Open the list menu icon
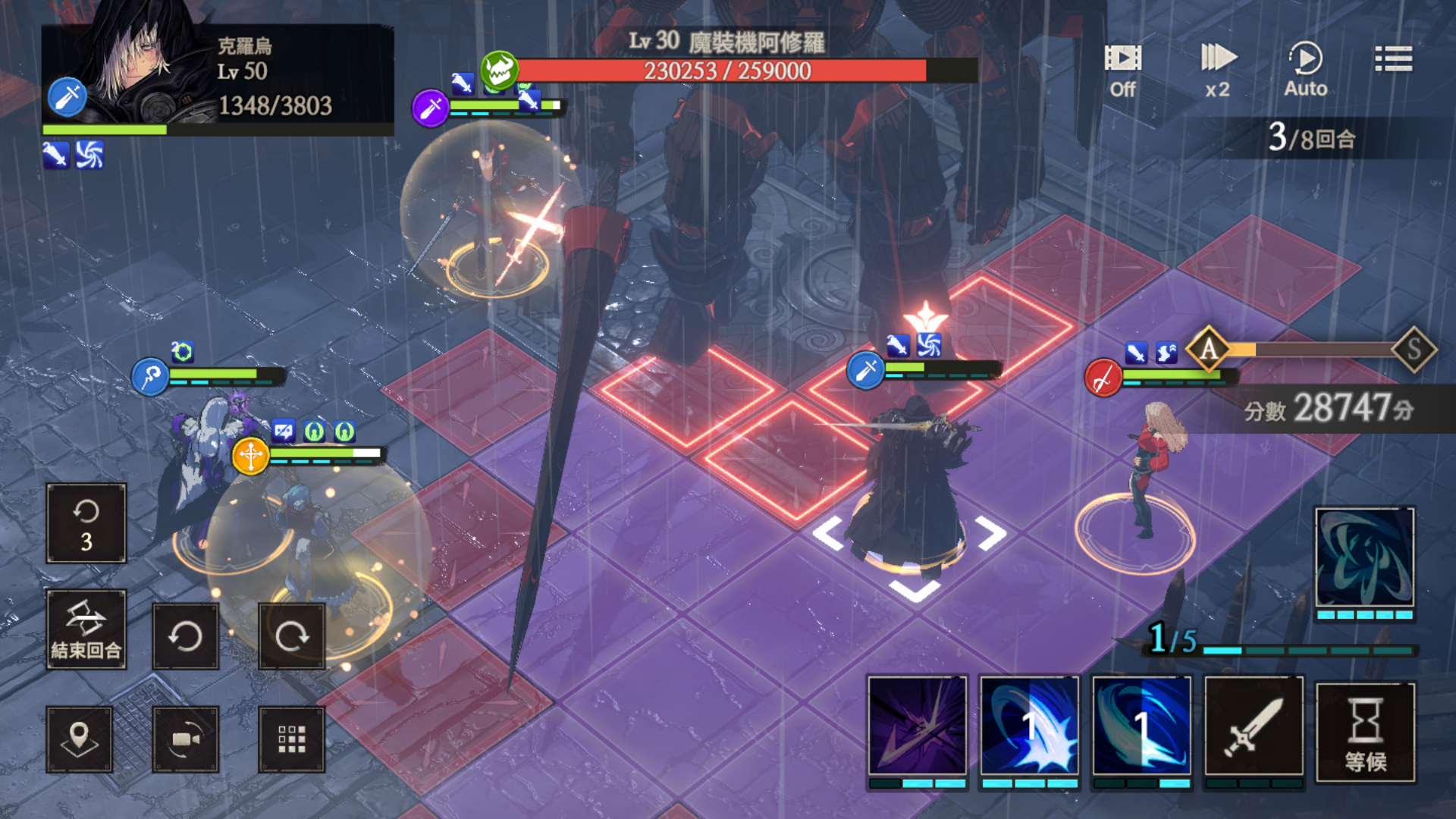 1393,59
